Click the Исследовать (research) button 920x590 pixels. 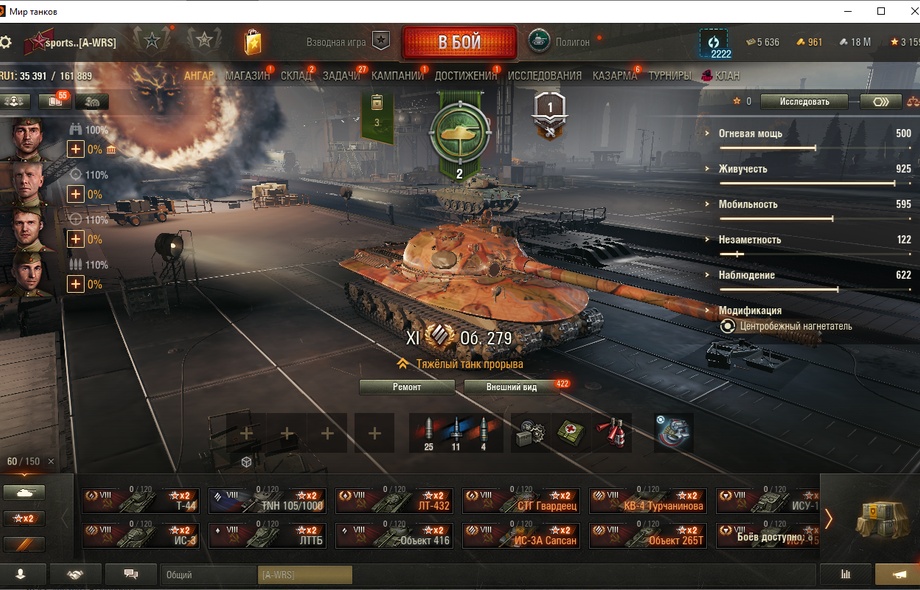pyautogui.click(x=803, y=101)
